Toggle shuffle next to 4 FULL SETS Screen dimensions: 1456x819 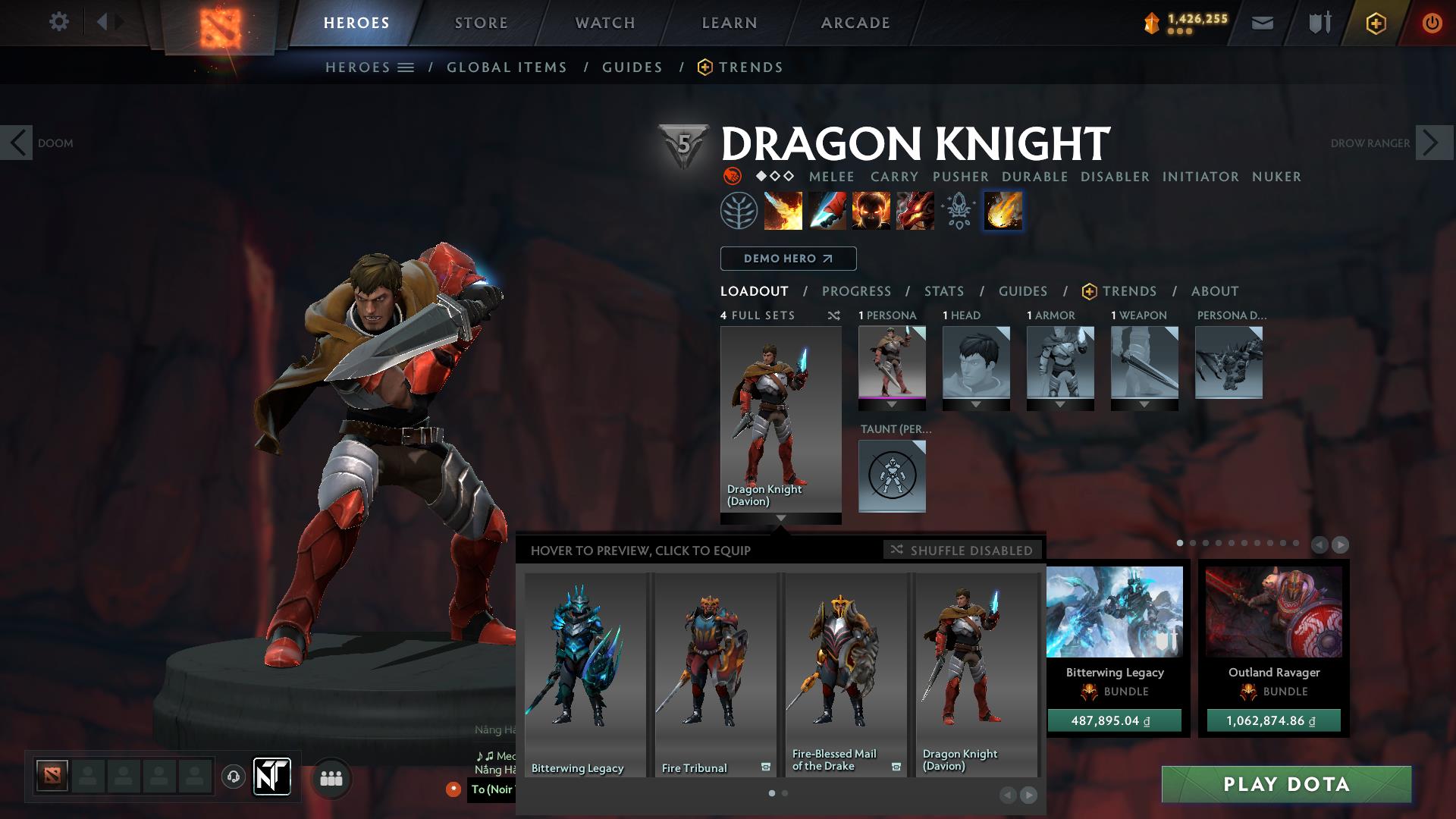click(833, 315)
